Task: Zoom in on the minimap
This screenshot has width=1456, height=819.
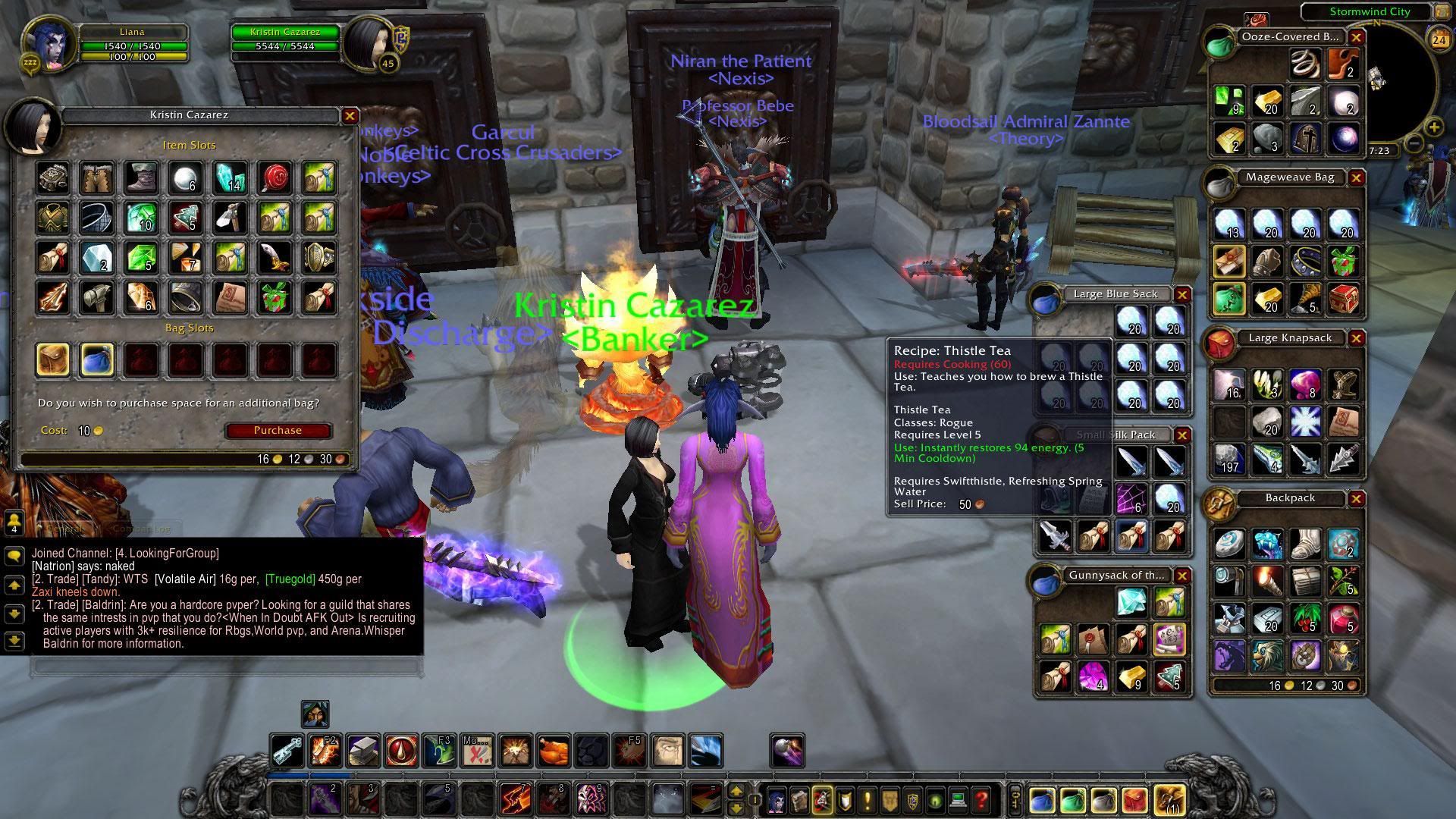Action: tap(1433, 127)
